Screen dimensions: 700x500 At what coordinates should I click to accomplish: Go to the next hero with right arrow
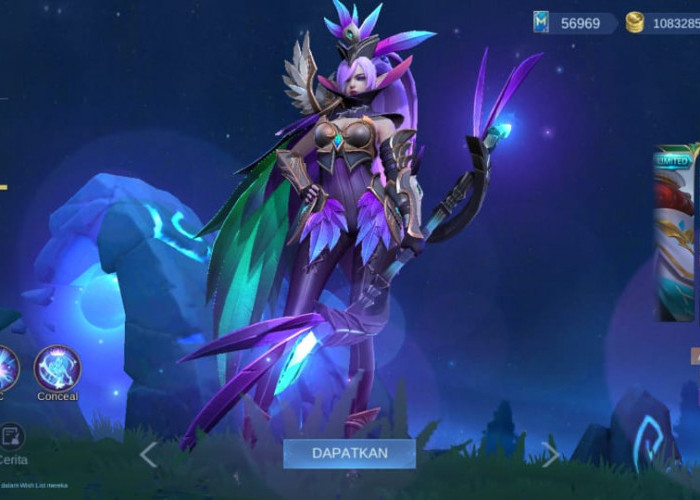[x=551, y=455]
